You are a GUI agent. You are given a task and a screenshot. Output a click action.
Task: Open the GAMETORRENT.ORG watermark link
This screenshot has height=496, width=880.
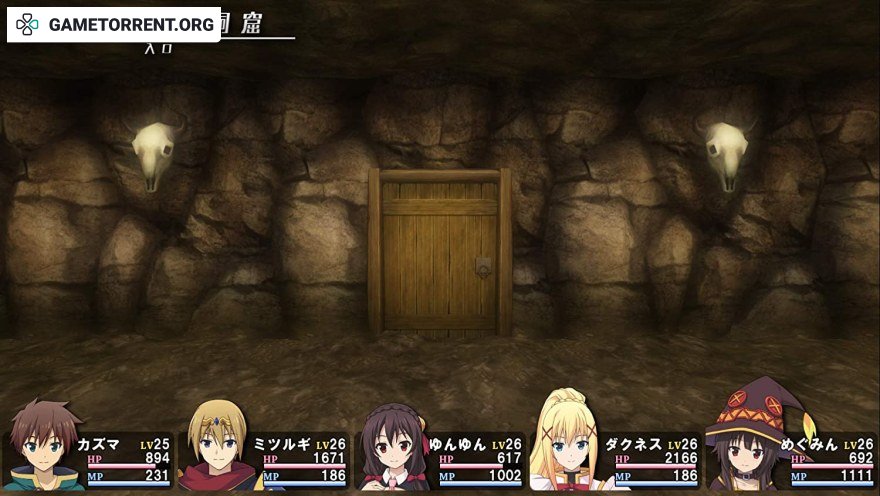point(114,24)
